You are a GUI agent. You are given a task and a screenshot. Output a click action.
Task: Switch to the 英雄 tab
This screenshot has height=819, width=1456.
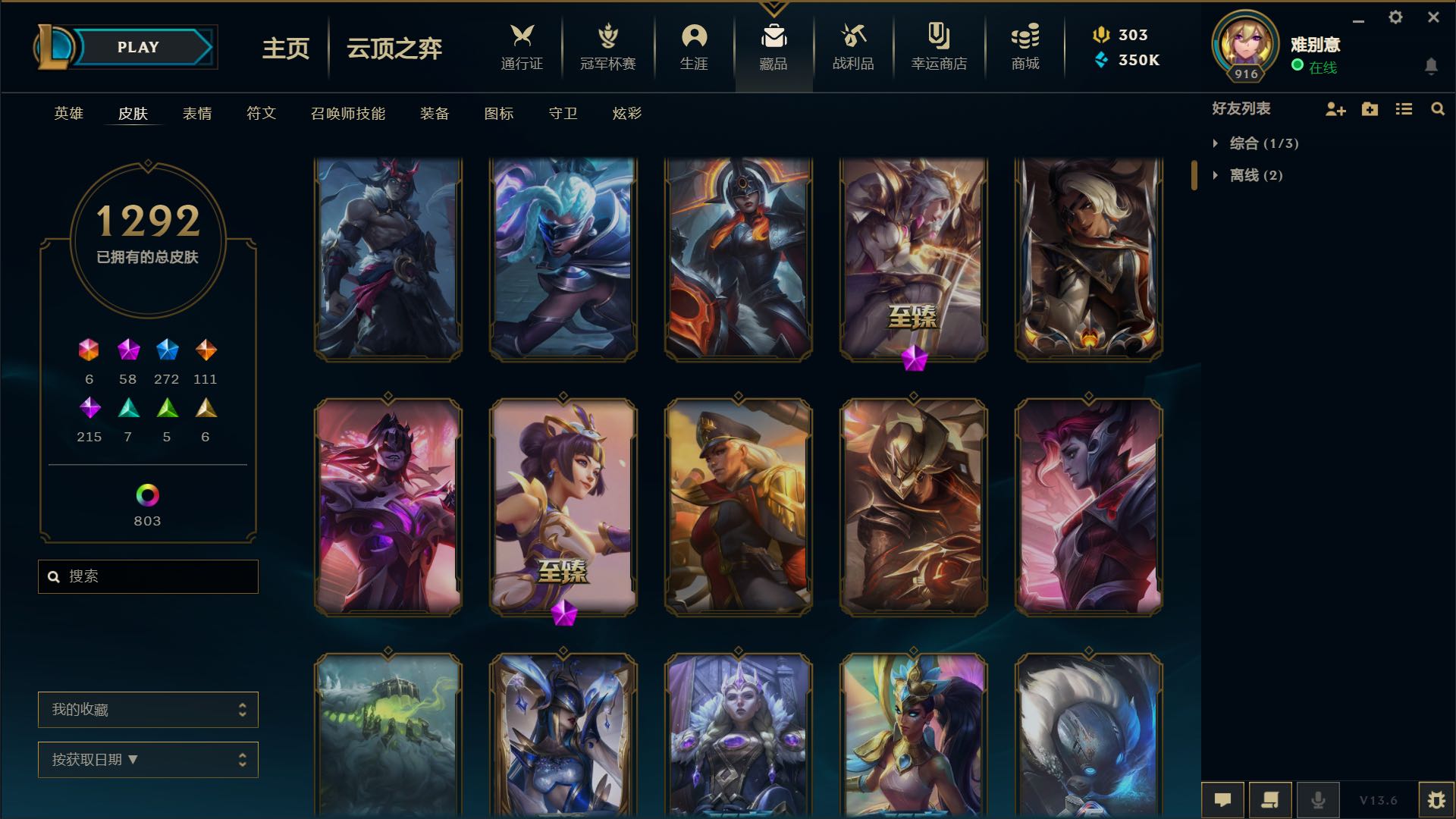[x=67, y=114]
